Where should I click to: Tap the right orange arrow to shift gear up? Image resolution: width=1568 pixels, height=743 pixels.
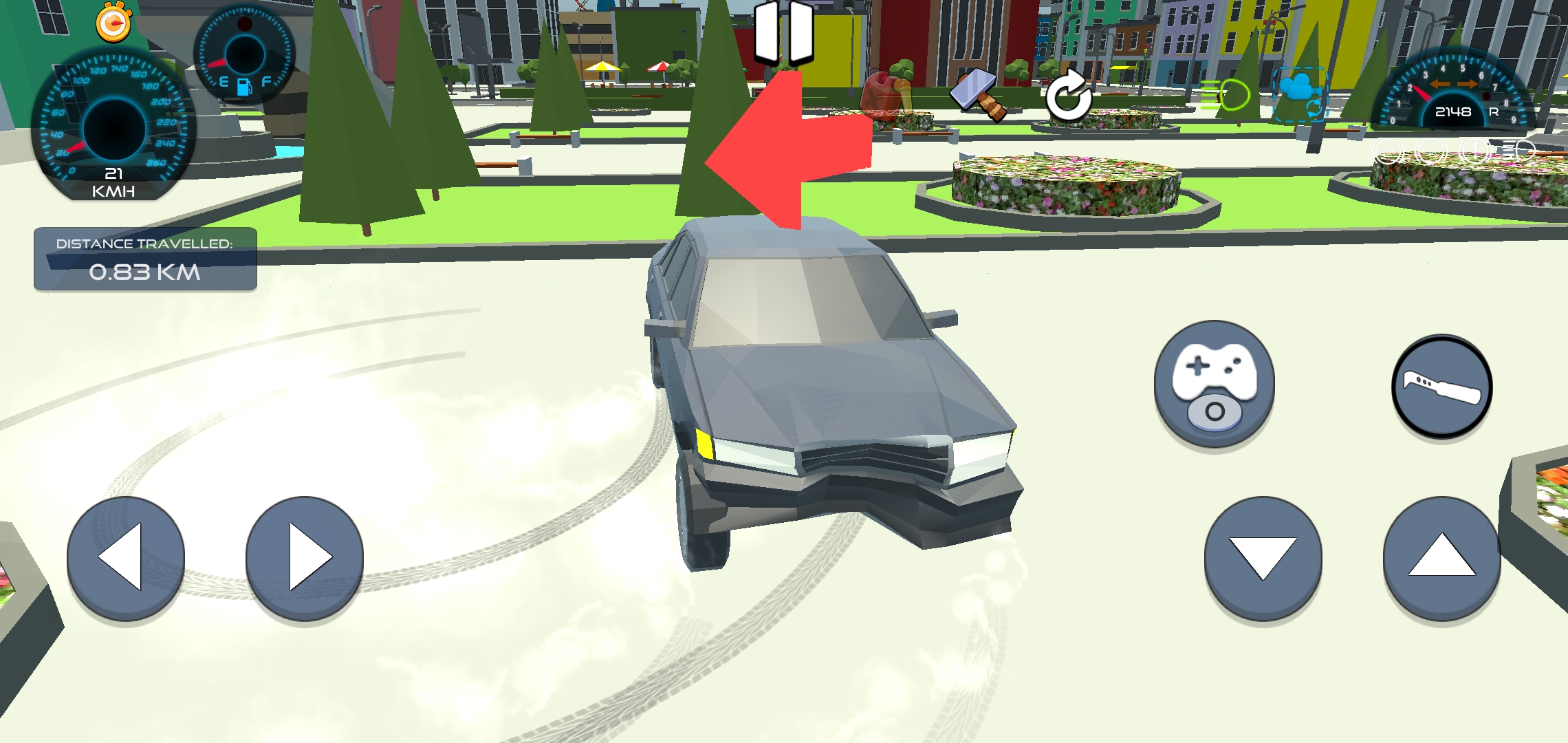point(1468,84)
